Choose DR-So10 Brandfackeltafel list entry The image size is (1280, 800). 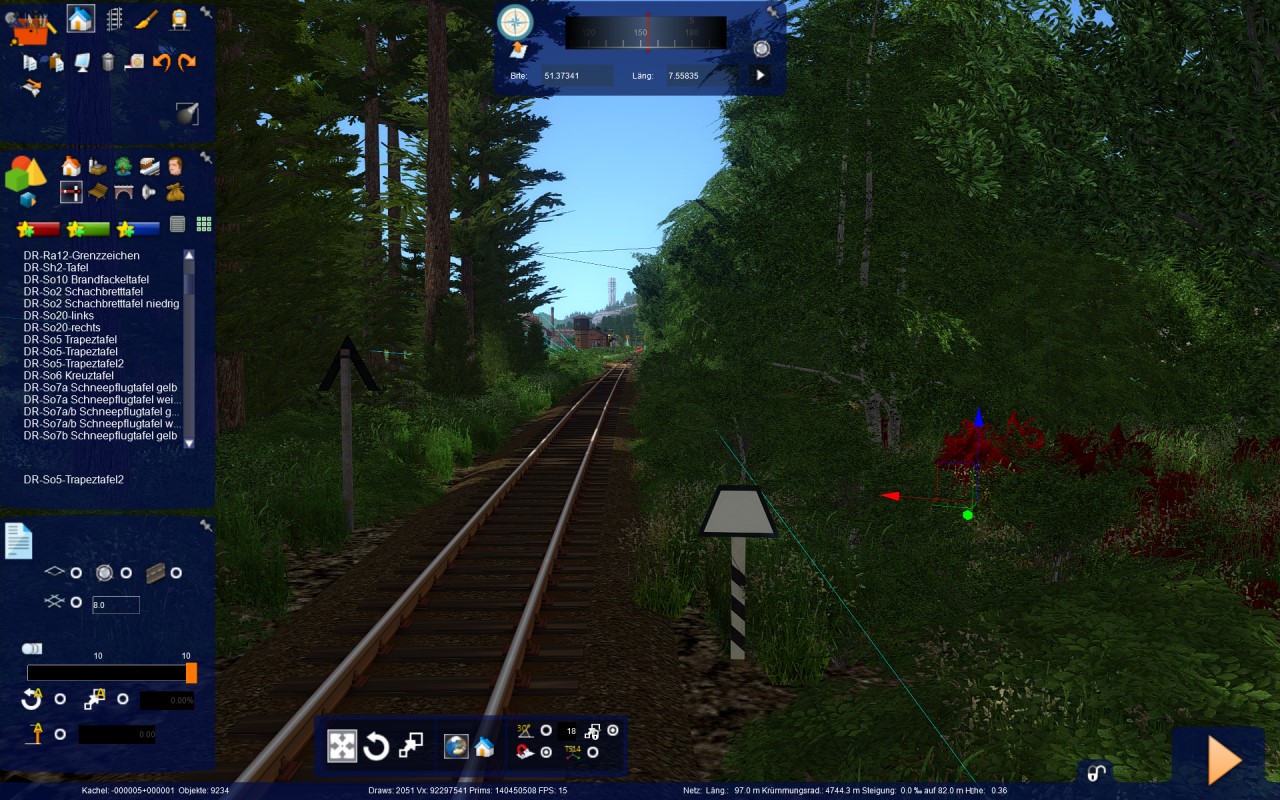(x=86, y=279)
